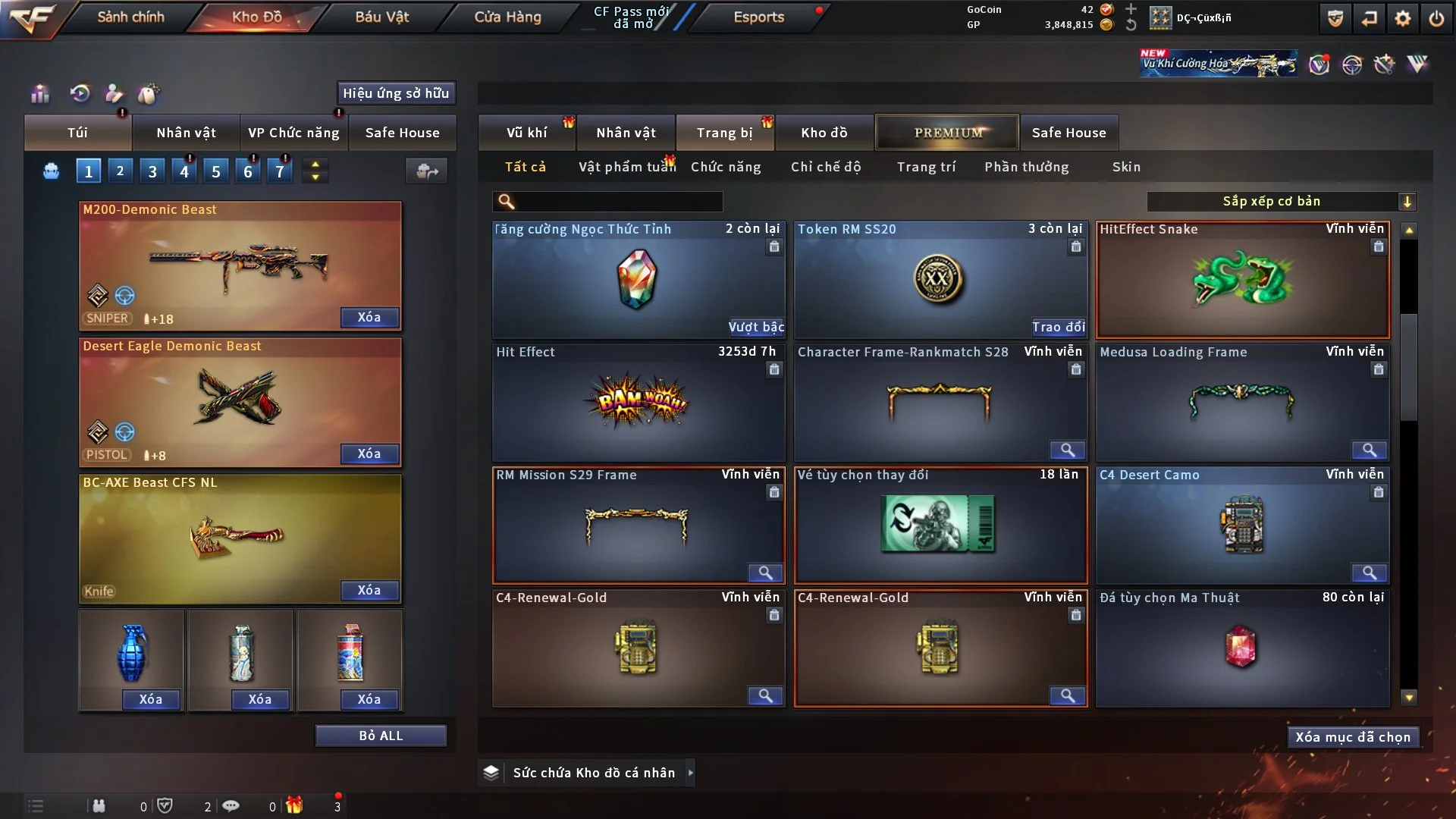Image resolution: width=1456 pixels, height=819 pixels.
Task: Click the Bỏ ALL button
Action: click(381, 736)
